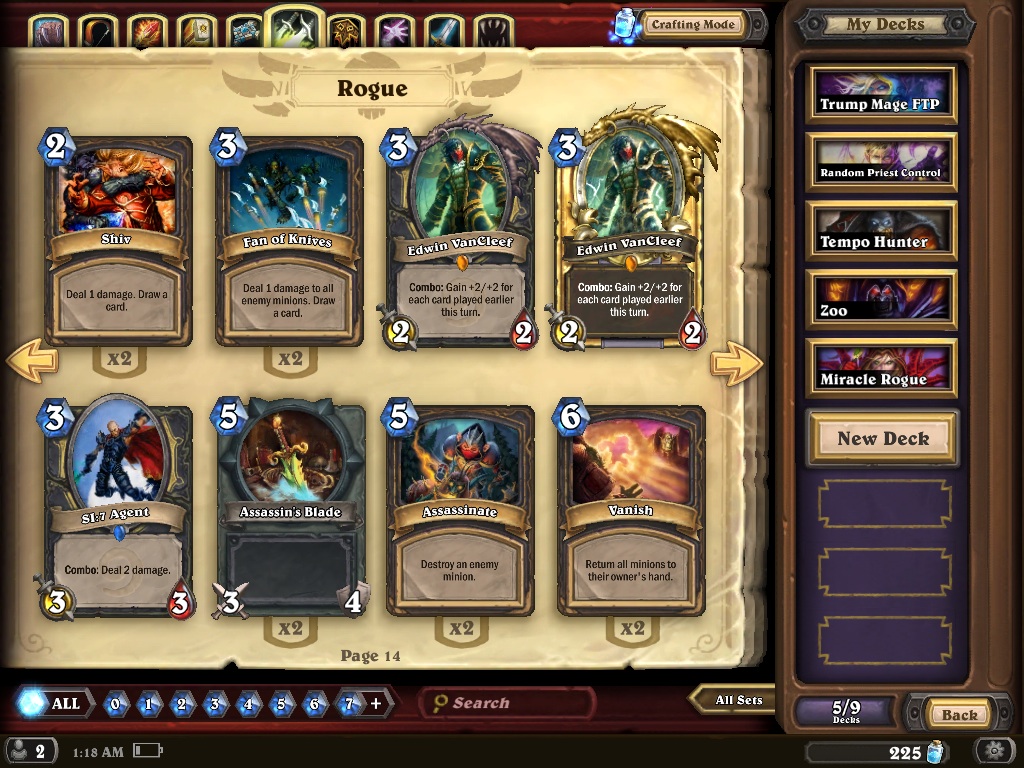Open the Tempo Hunter deck
1024x768 pixels.
881,231
